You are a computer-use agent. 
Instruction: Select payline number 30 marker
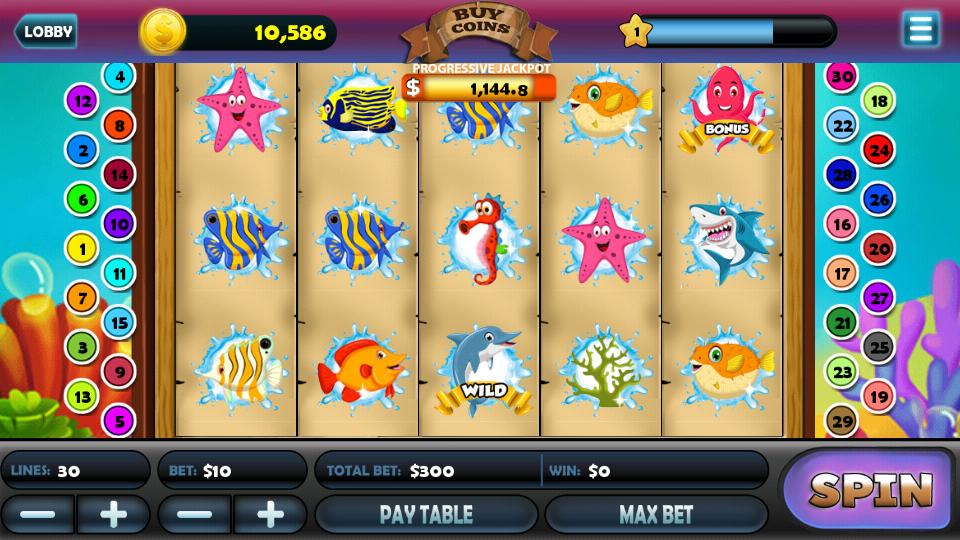click(x=842, y=76)
